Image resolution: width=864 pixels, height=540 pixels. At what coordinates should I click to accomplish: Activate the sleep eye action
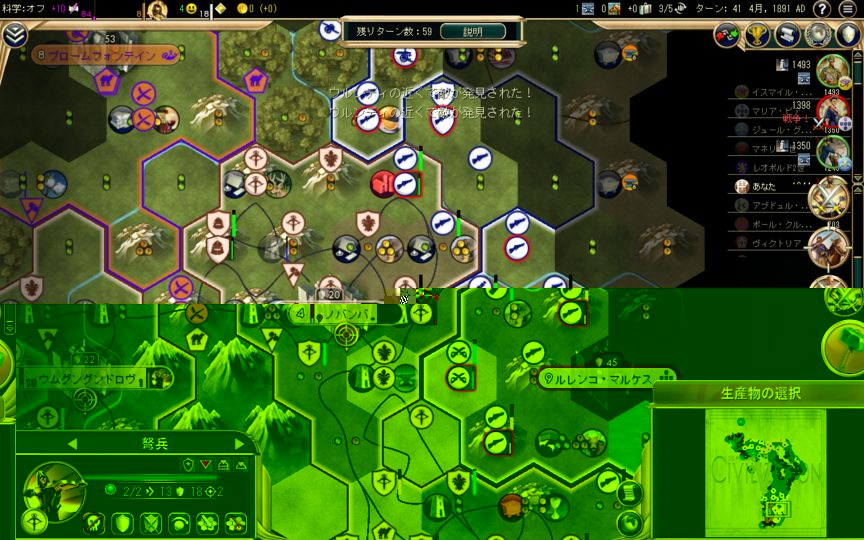pyautogui.click(x=179, y=522)
